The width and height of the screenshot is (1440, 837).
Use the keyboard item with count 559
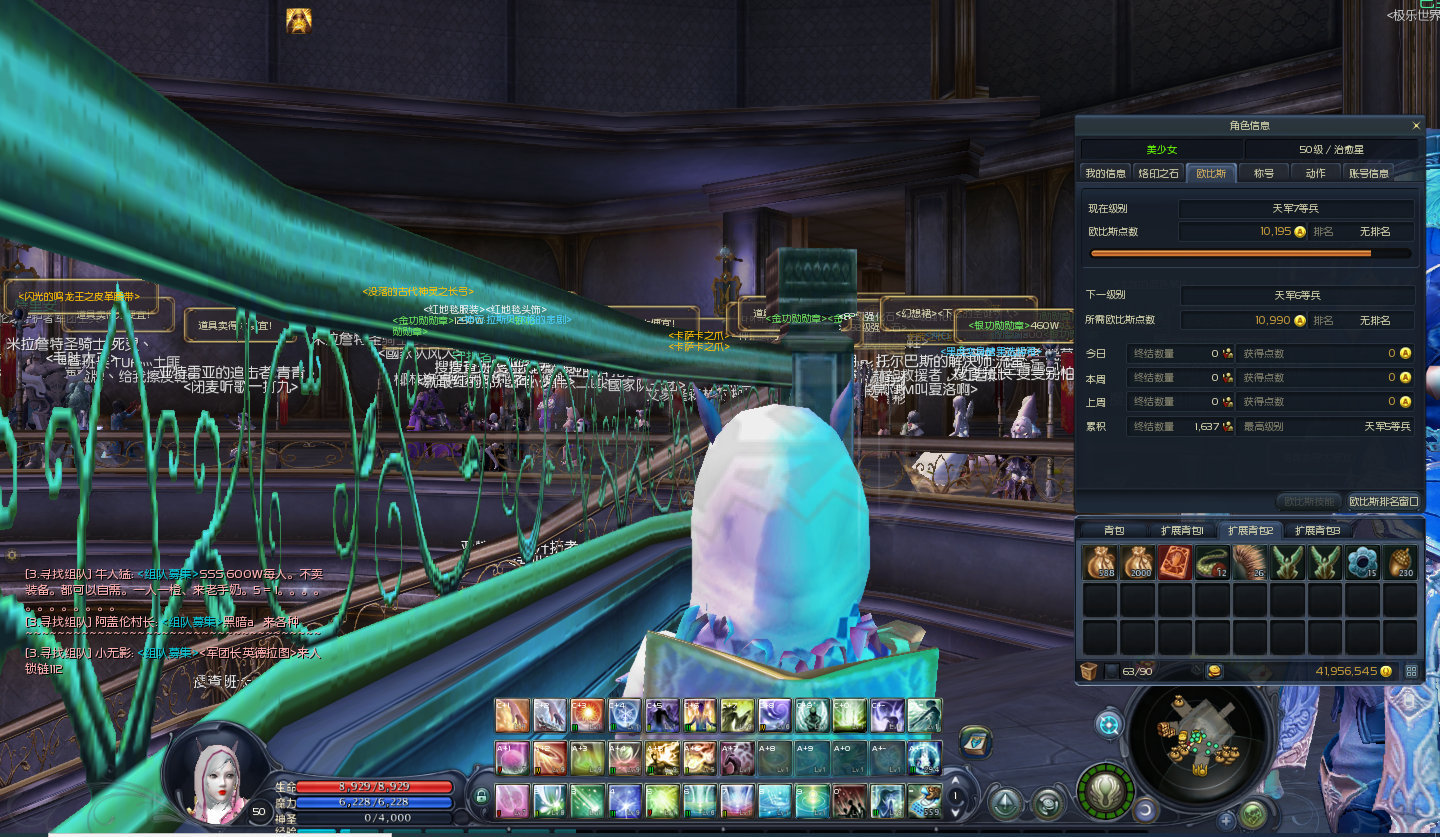point(925,800)
